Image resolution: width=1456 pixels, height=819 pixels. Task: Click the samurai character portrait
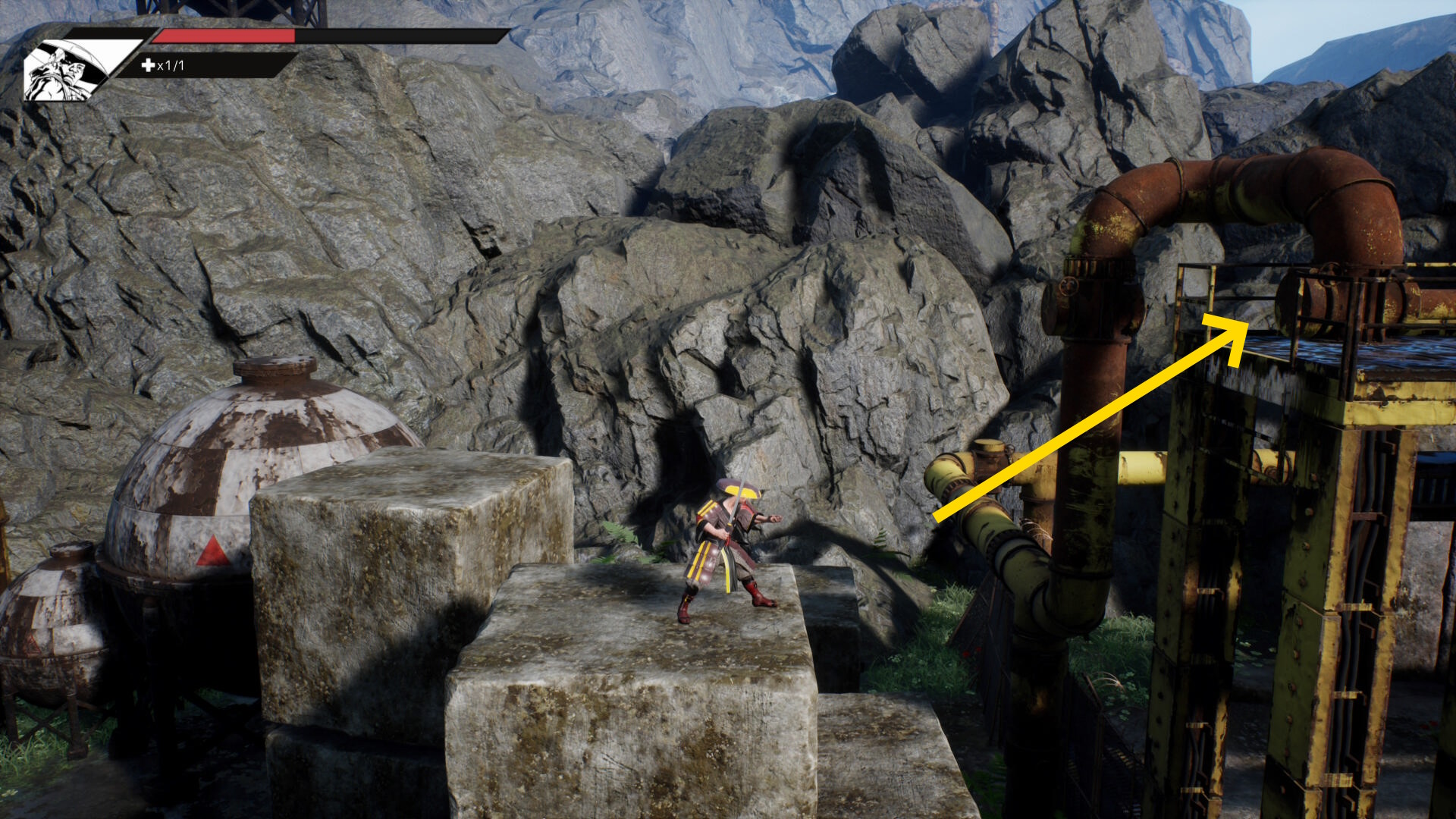[x=67, y=70]
